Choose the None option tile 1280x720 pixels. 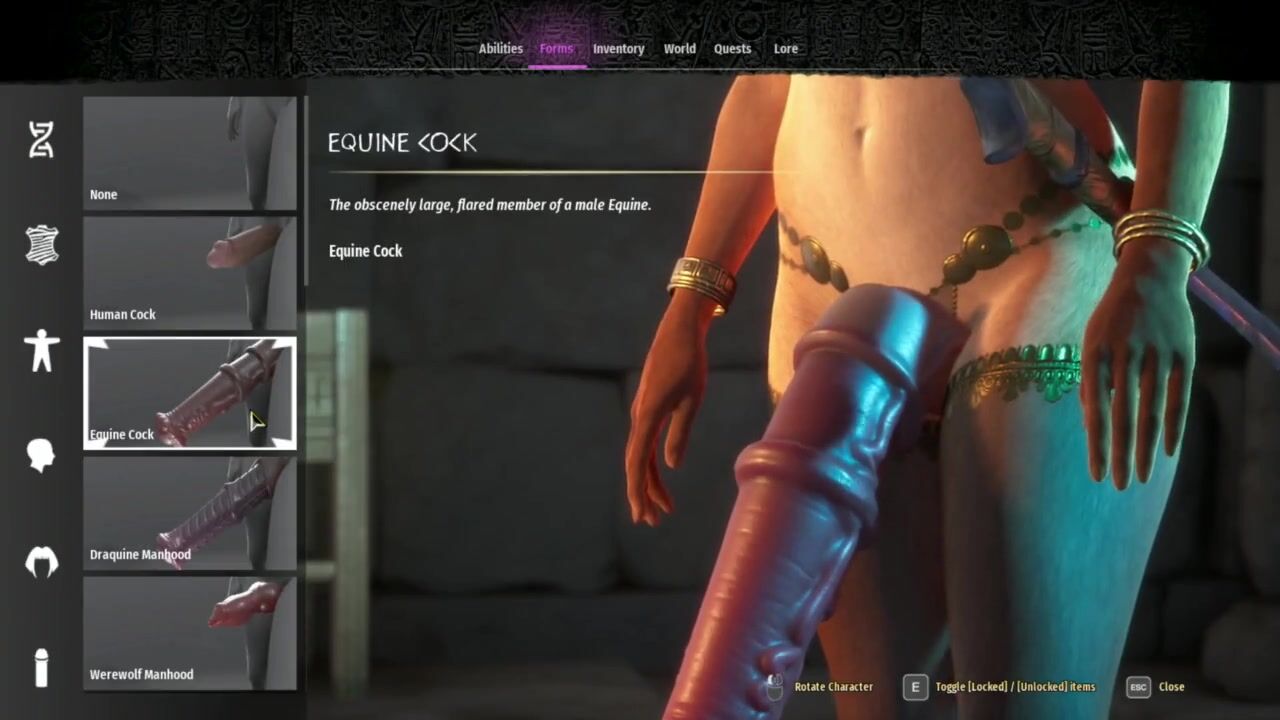(x=190, y=153)
